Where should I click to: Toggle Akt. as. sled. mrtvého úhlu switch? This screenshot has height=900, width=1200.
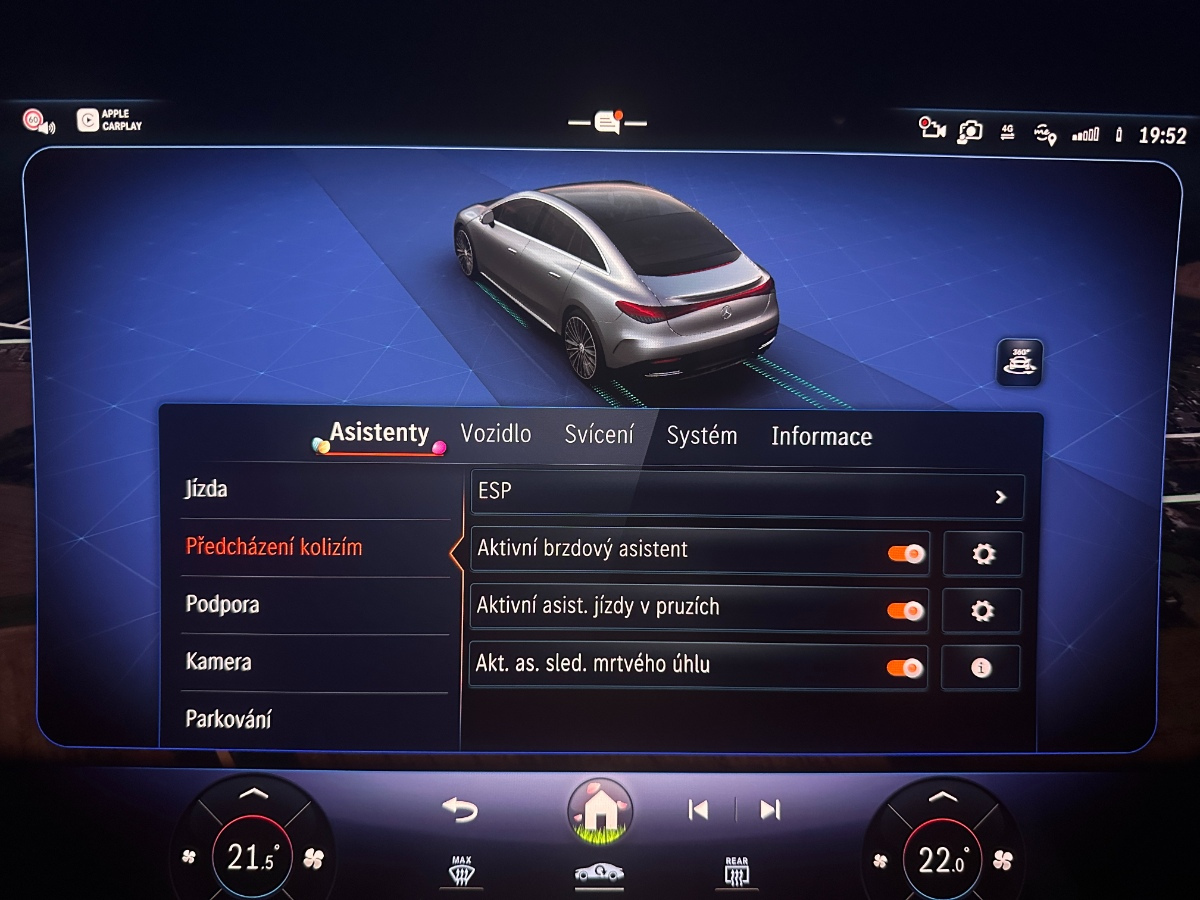pos(905,667)
